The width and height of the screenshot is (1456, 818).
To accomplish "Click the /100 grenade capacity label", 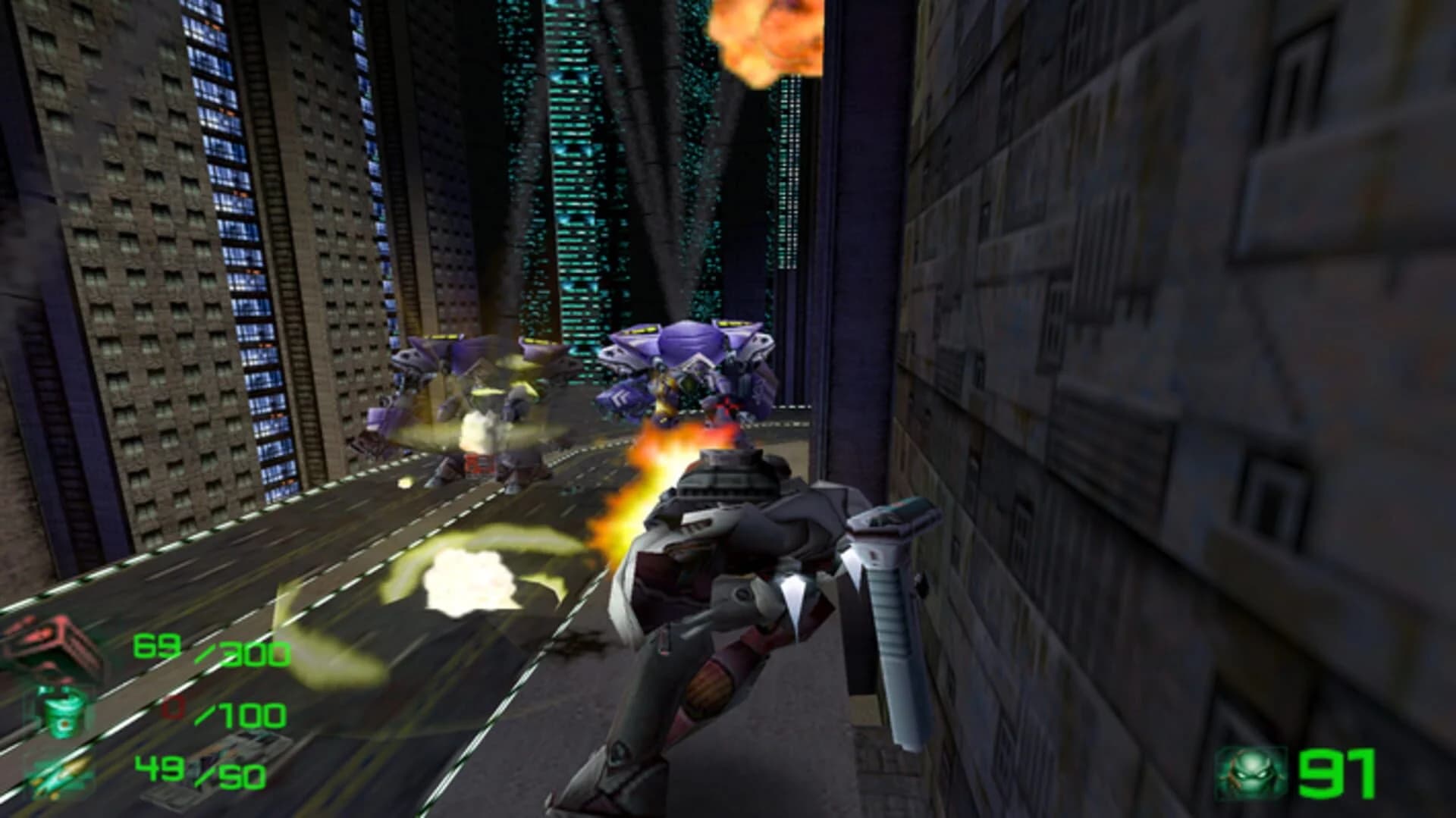I will tap(241, 714).
